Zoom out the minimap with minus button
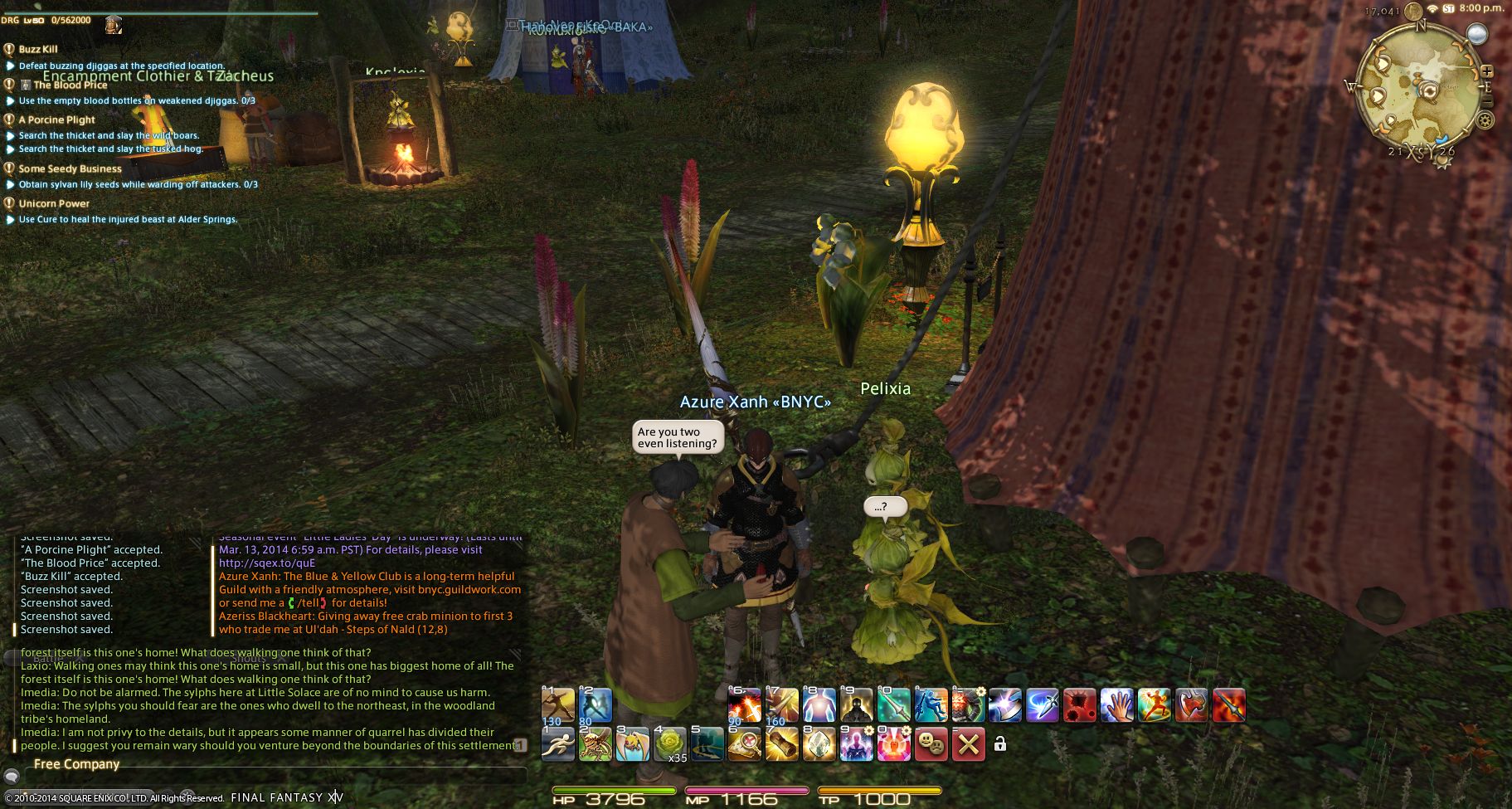 (1486, 102)
